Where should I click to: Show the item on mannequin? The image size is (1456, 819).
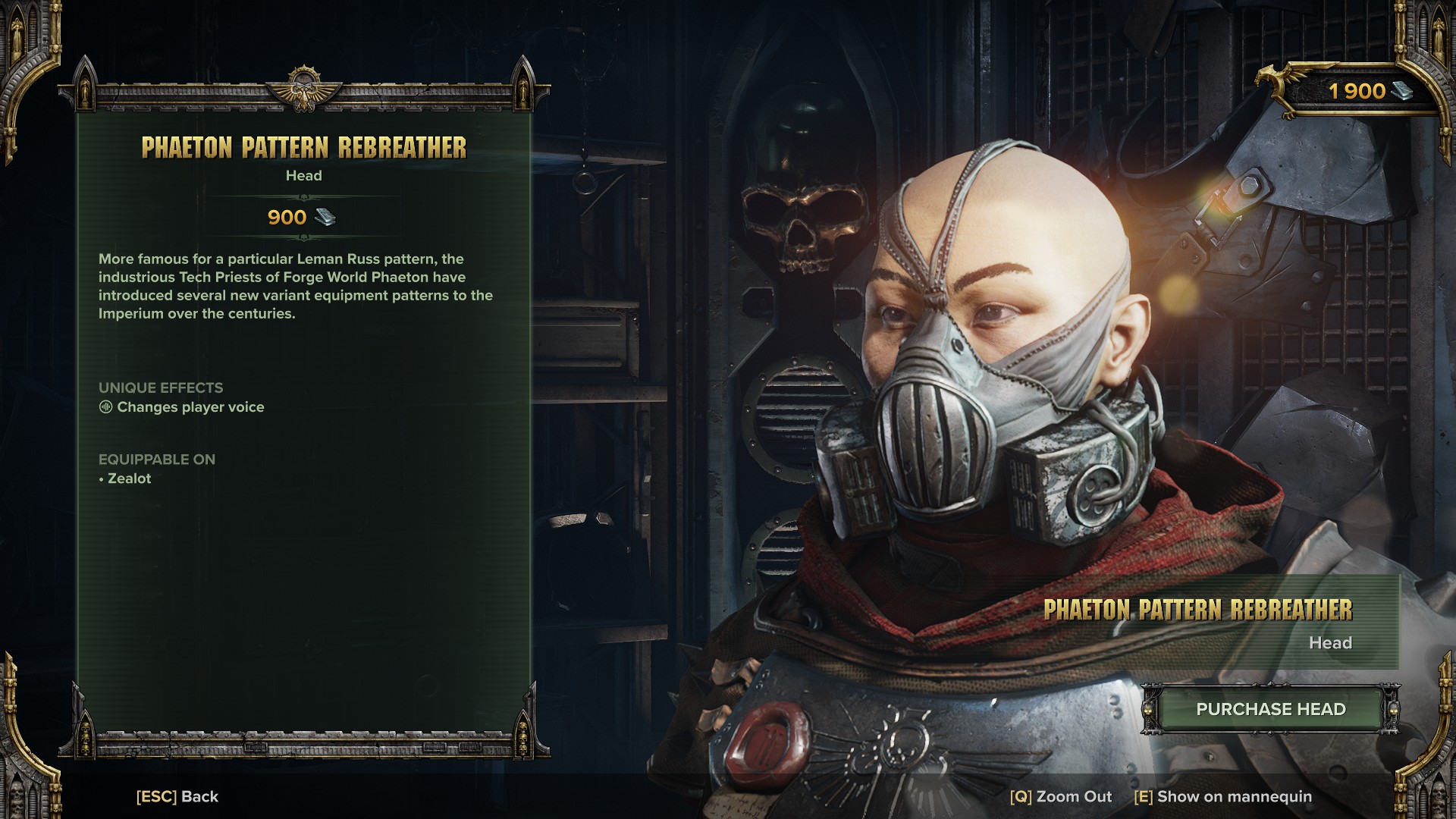(x=1222, y=796)
